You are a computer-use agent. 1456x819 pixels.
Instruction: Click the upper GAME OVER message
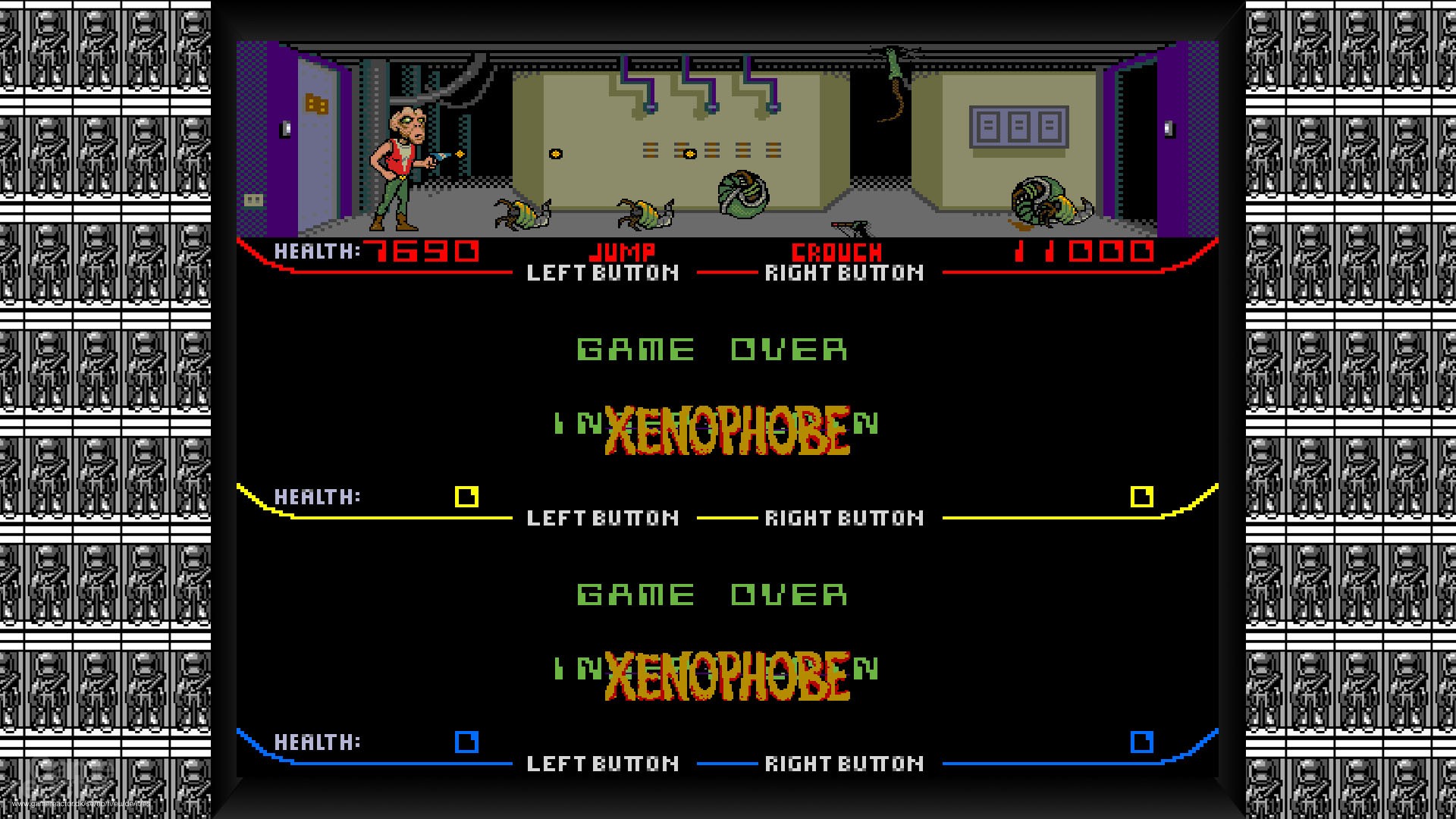click(711, 350)
